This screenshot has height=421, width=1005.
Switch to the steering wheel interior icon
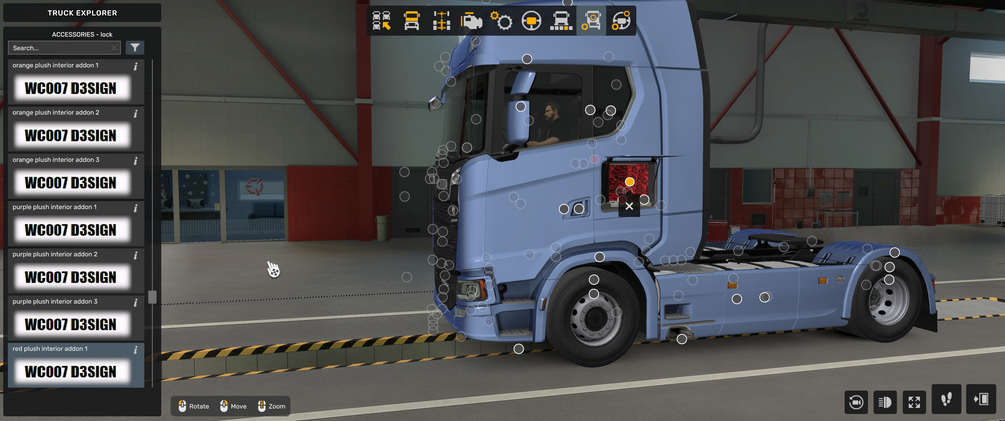(x=531, y=20)
